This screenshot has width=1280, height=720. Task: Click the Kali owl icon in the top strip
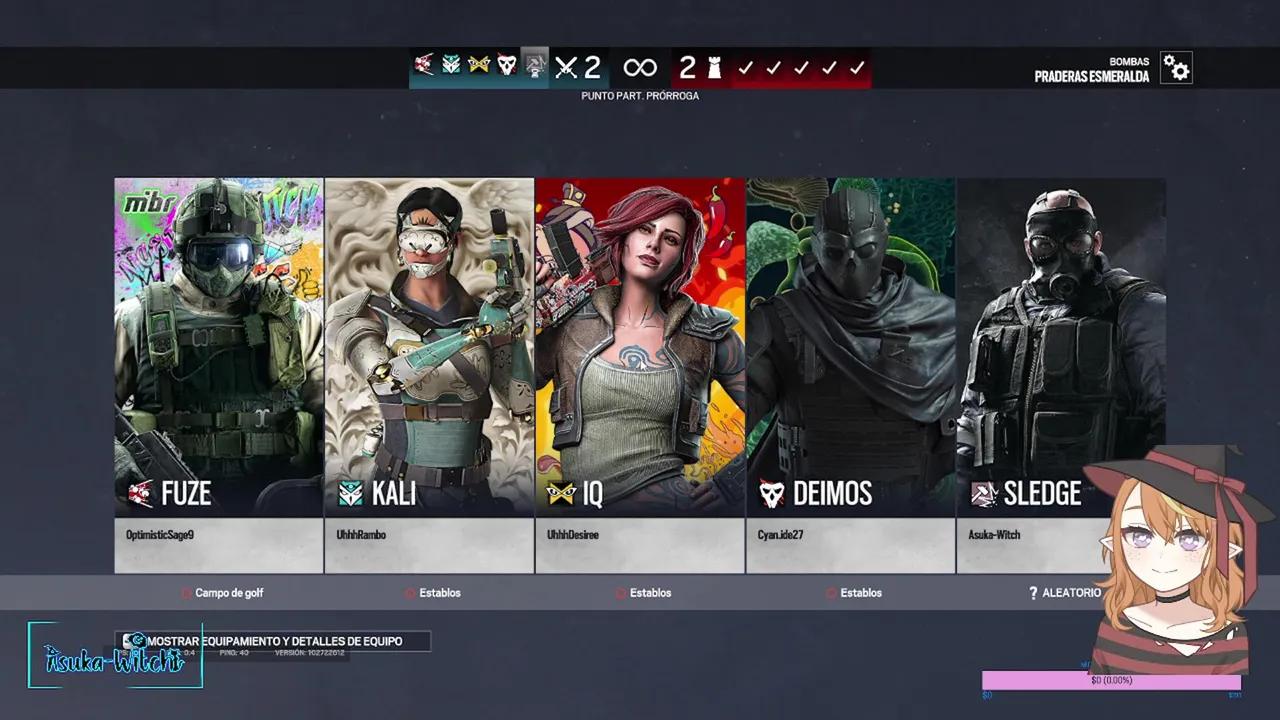(x=450, y=66)
